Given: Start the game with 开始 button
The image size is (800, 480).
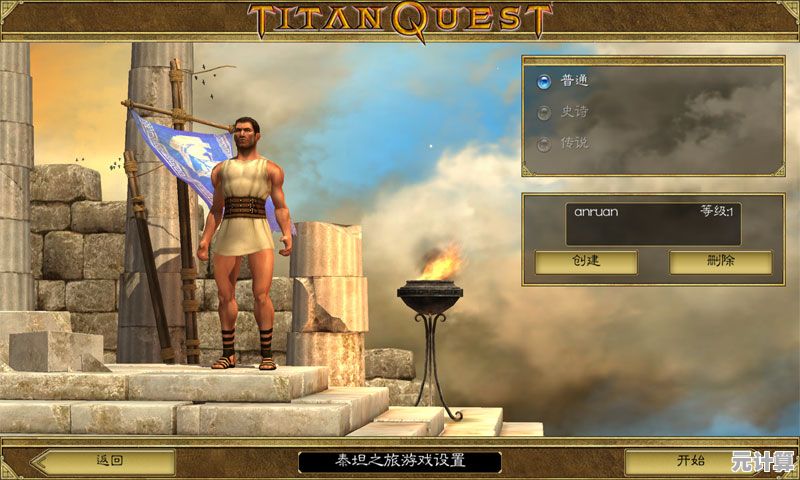Looking at the screenshot, I should tap(691, 461).
